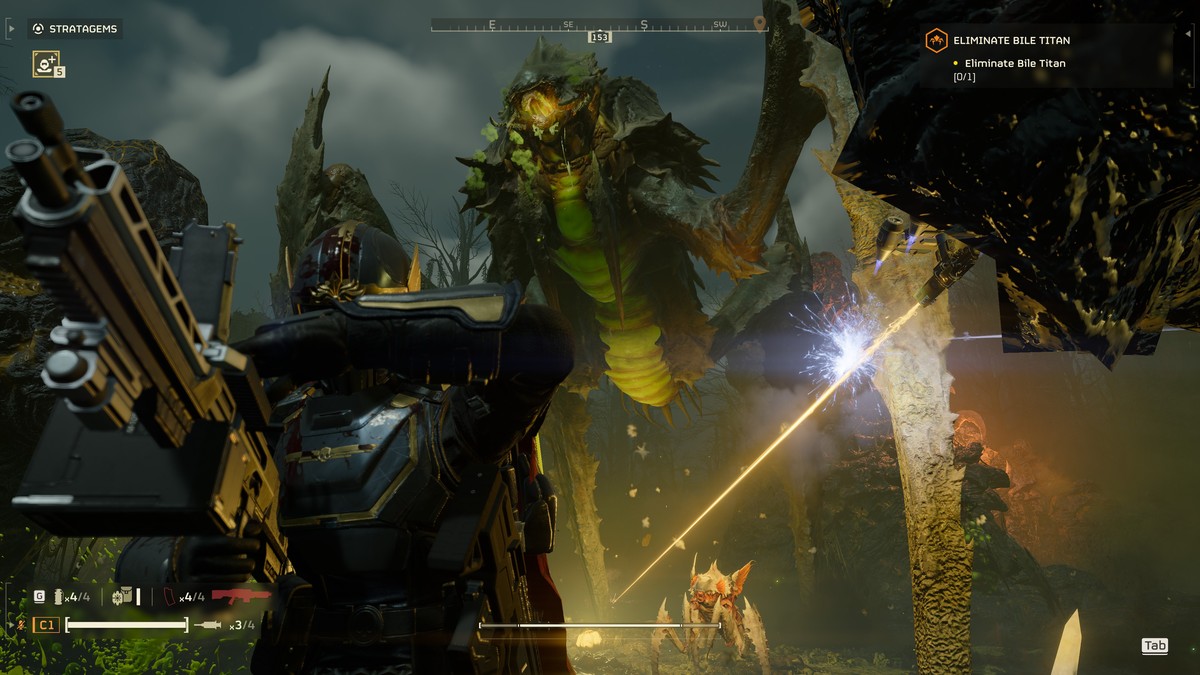
Task: Select the backpack equipment icon
Action: click(x=122, y=597)
